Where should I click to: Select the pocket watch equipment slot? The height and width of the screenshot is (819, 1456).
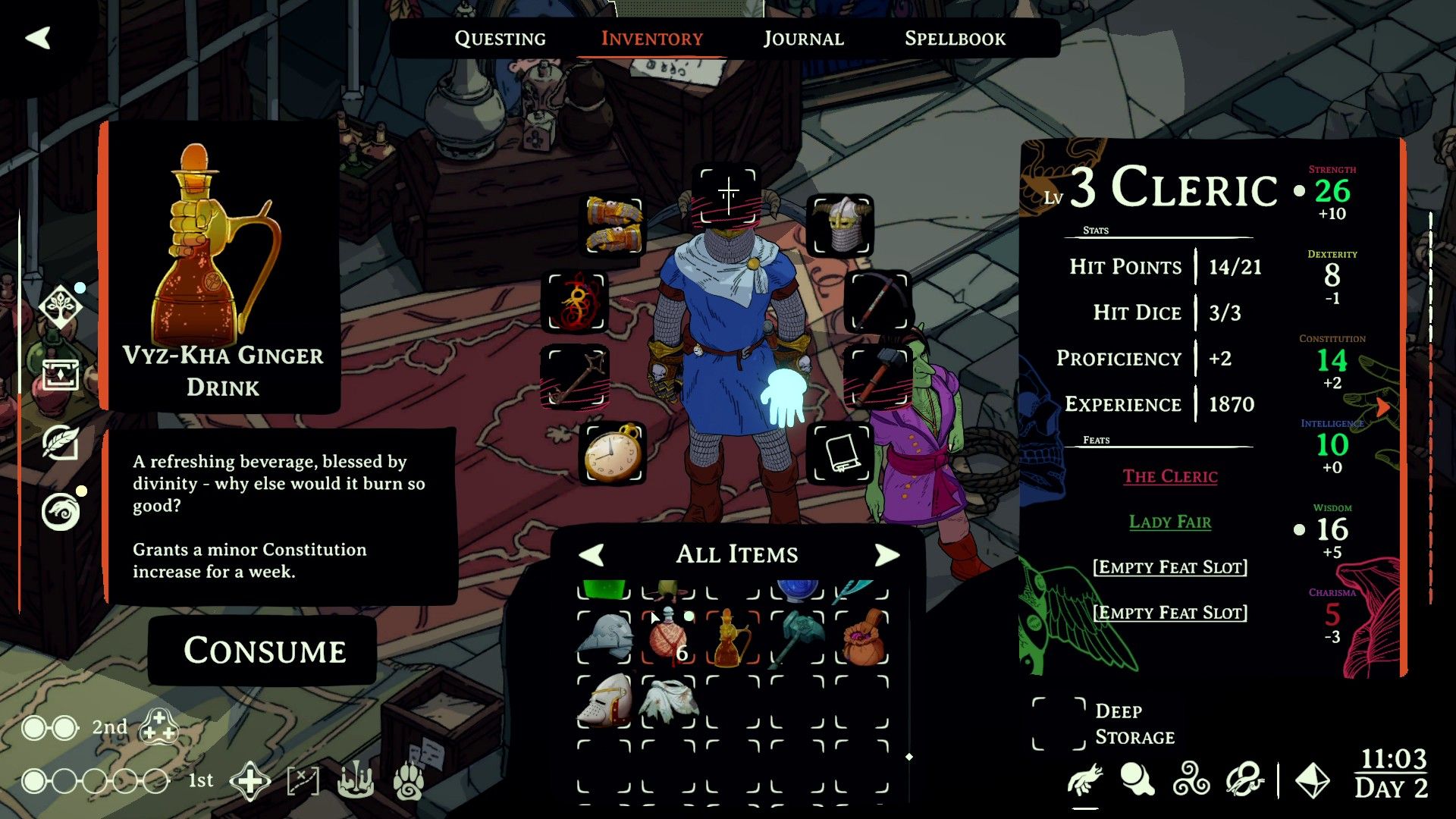tap(612, 453)
